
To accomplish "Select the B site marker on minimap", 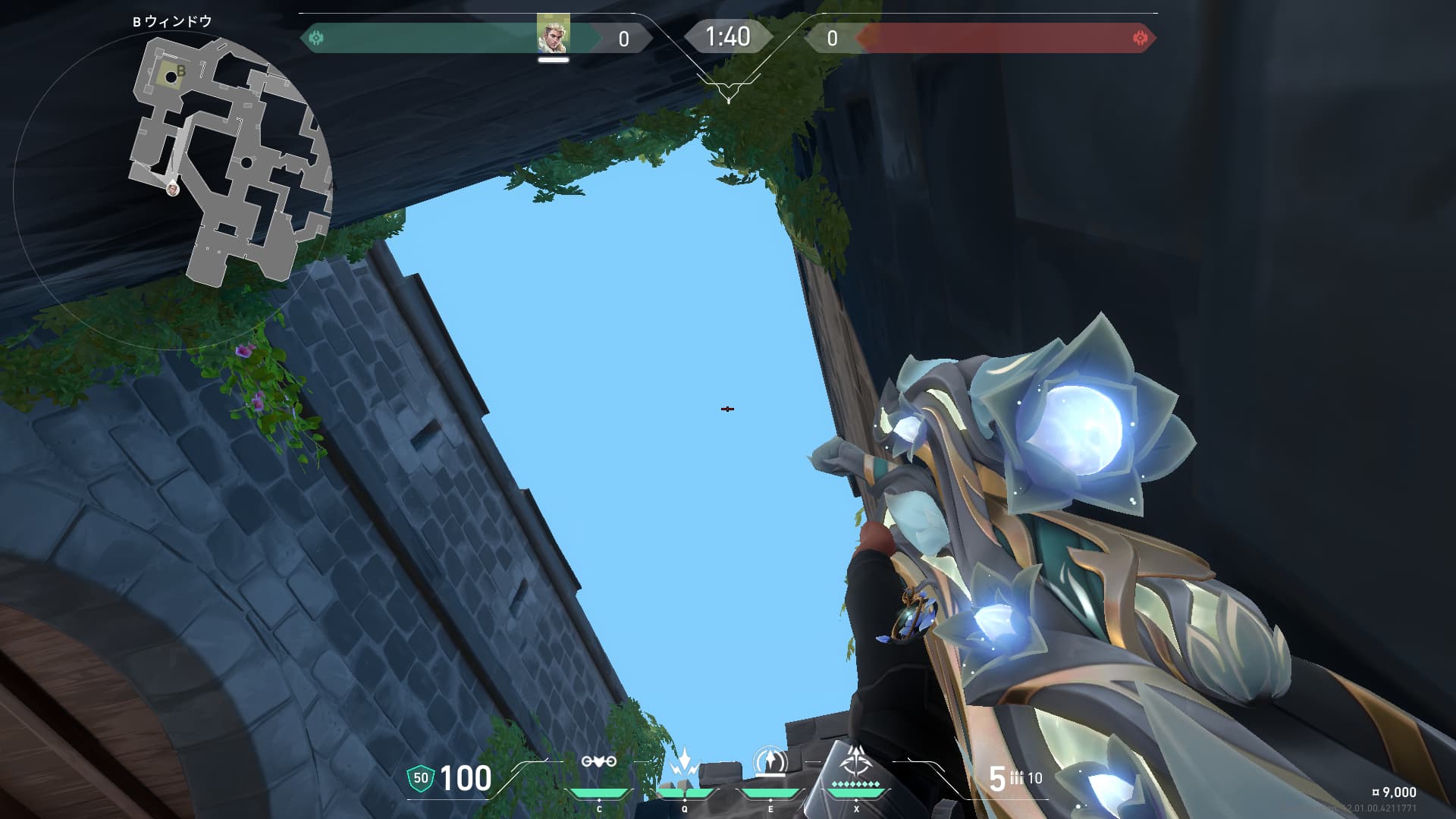I will [180, 72].
